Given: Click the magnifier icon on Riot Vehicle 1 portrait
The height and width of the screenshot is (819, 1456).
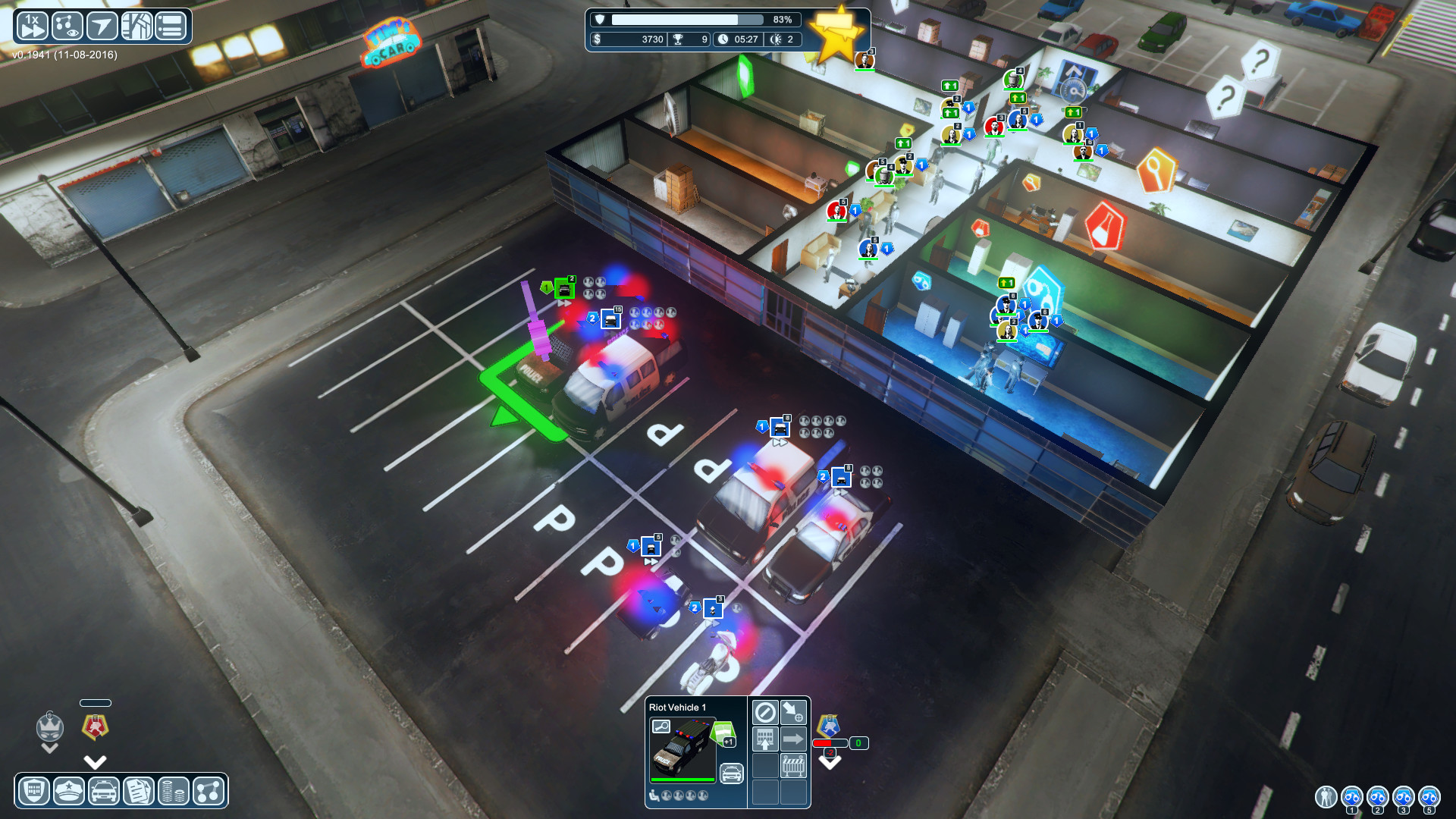Looking at the screenshot, I should (661, 726).
